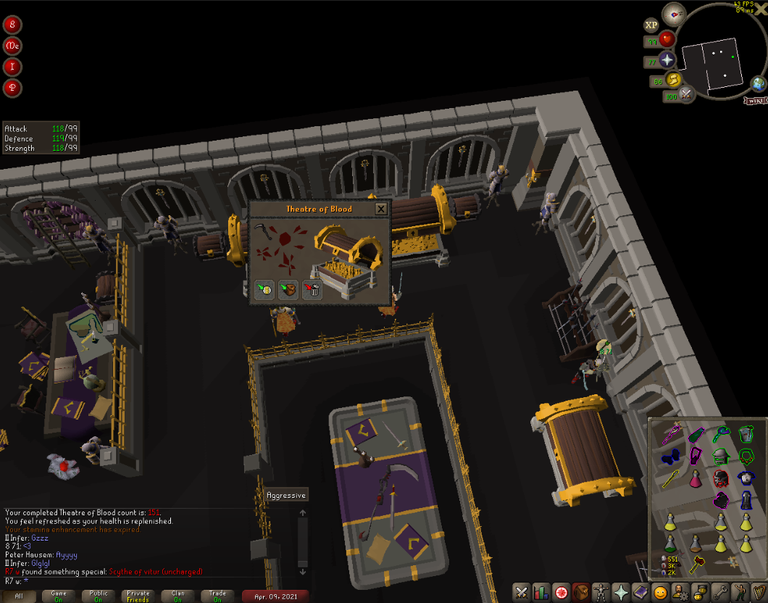Viewport: 768px width, 603px height.
Task: Open the worn equipment tab
Action: [601, 592]
